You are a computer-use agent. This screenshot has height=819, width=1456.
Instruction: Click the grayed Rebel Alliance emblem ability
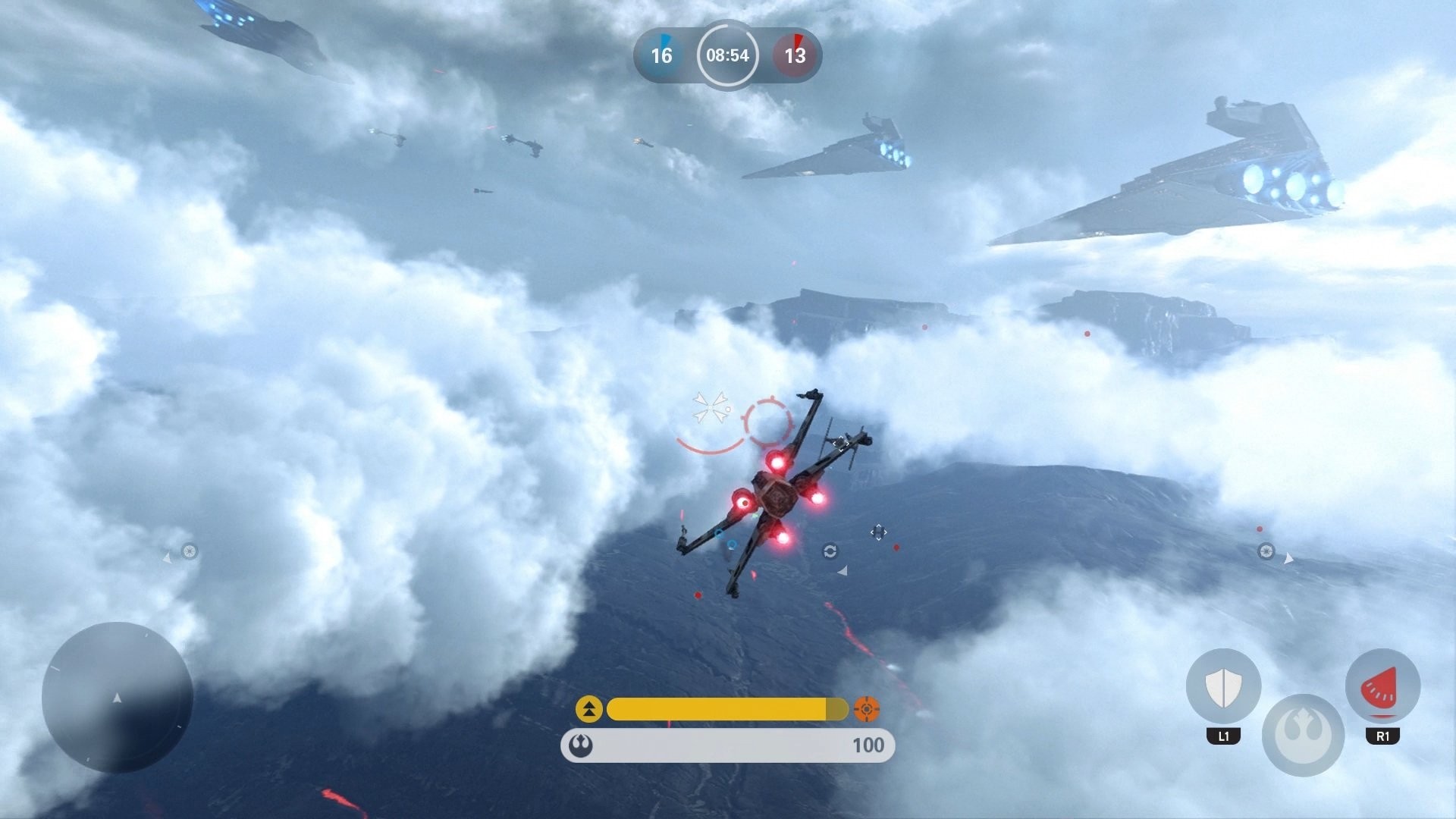(x=1306, y=734)
